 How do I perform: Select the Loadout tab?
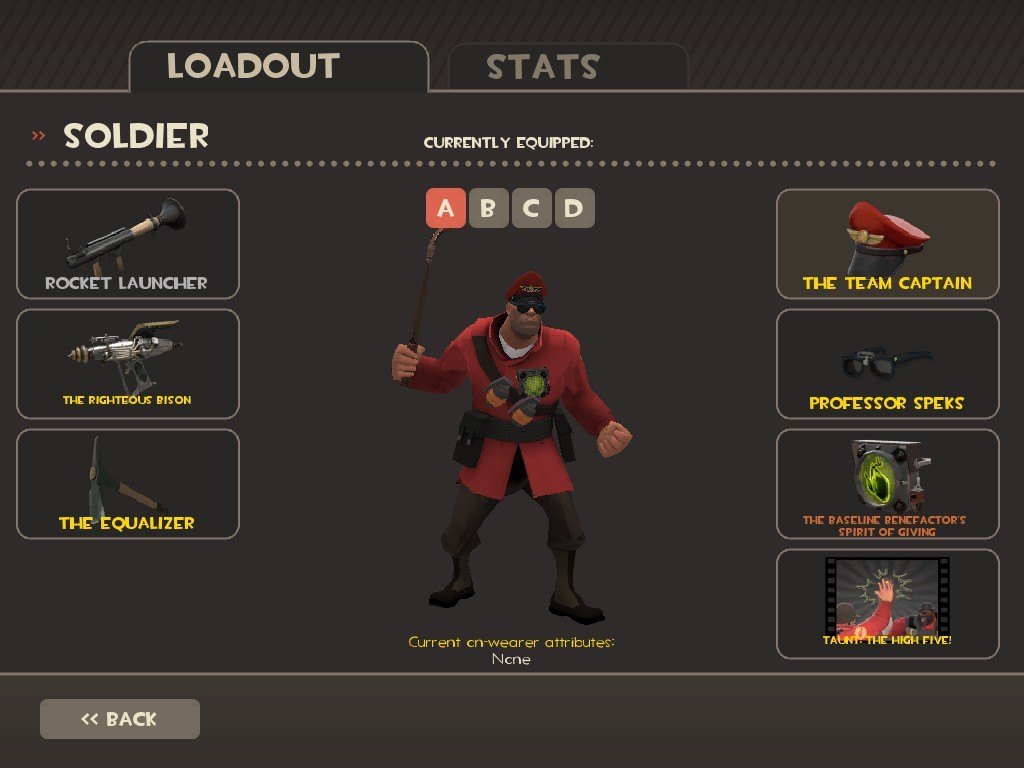pyautogui.click(x=278, y=67)
